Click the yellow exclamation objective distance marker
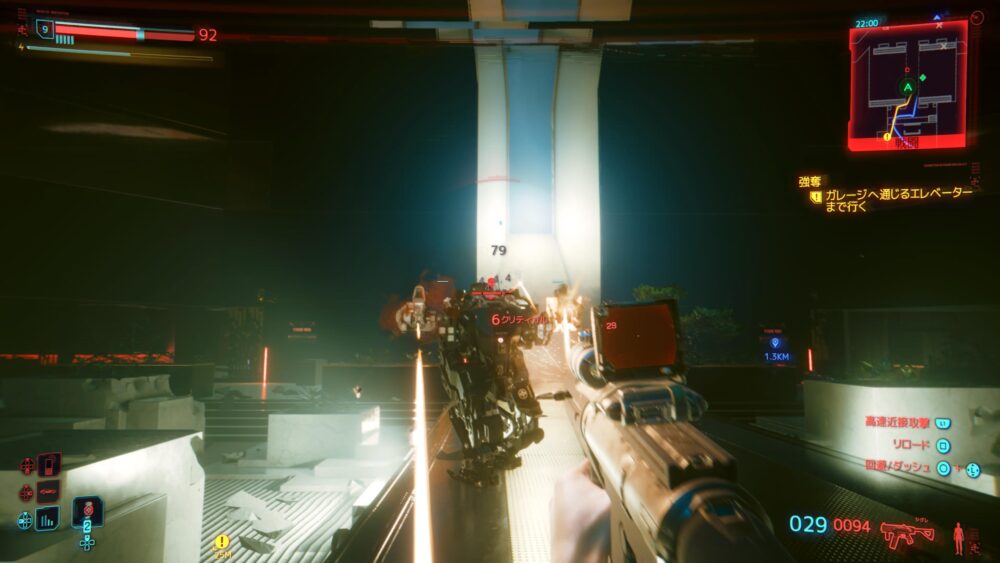Image resolution: width=1000 pixels, height=563 pixels. point(222,541)
